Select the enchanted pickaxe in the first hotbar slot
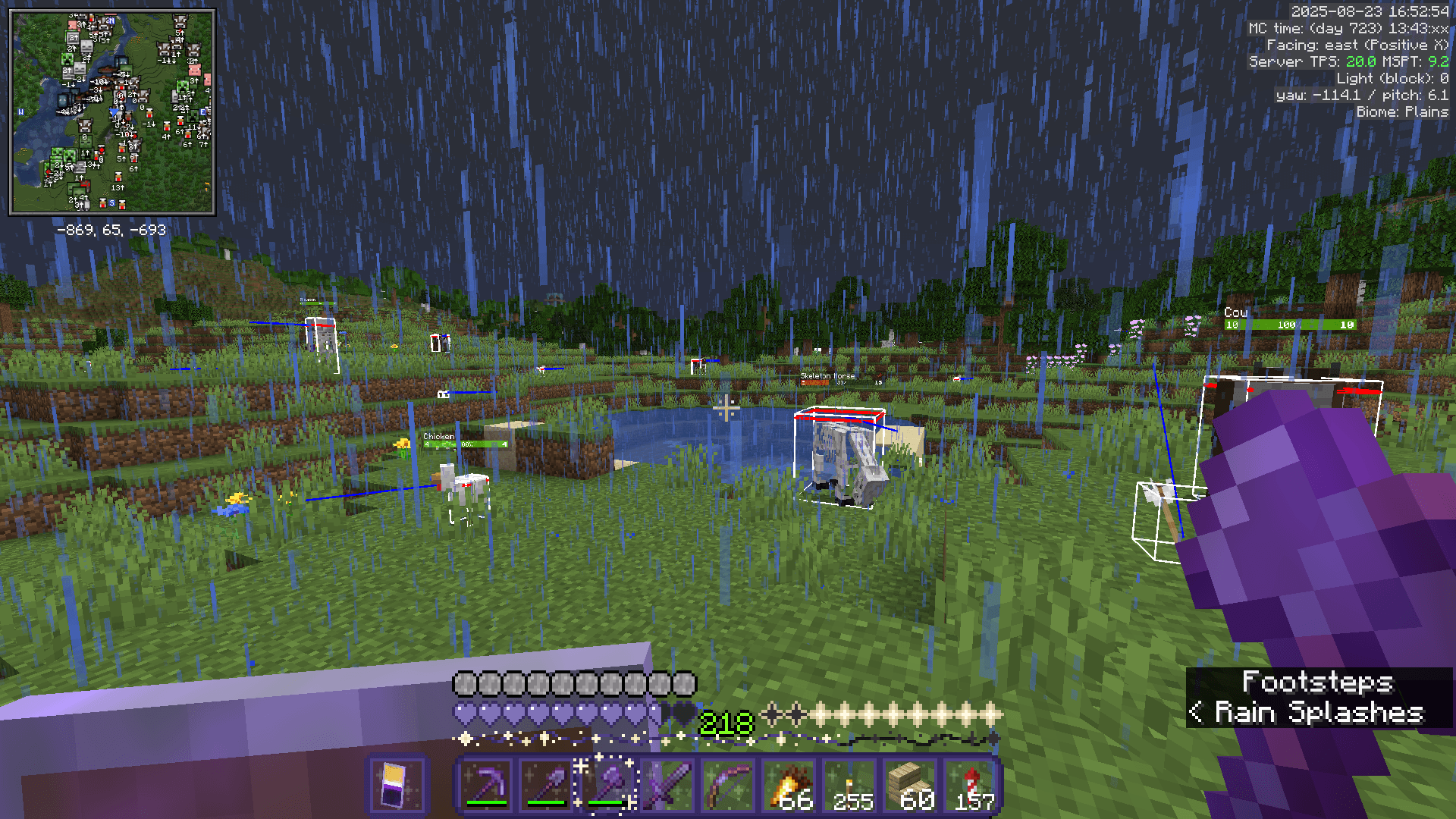1456x819 pixels. click(x=488, y=783)
